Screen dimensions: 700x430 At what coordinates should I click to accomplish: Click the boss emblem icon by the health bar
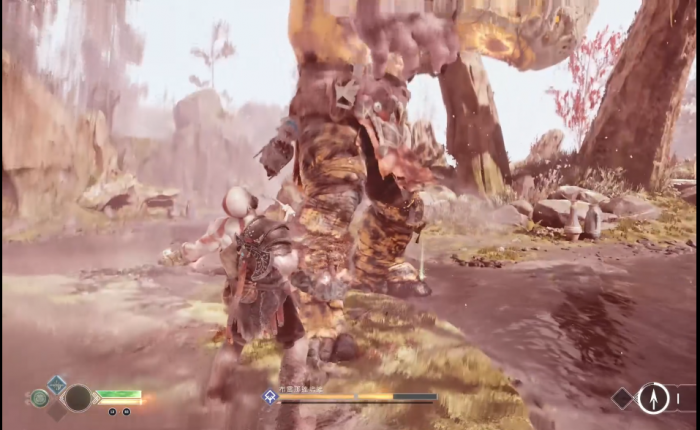pos(270,397)
